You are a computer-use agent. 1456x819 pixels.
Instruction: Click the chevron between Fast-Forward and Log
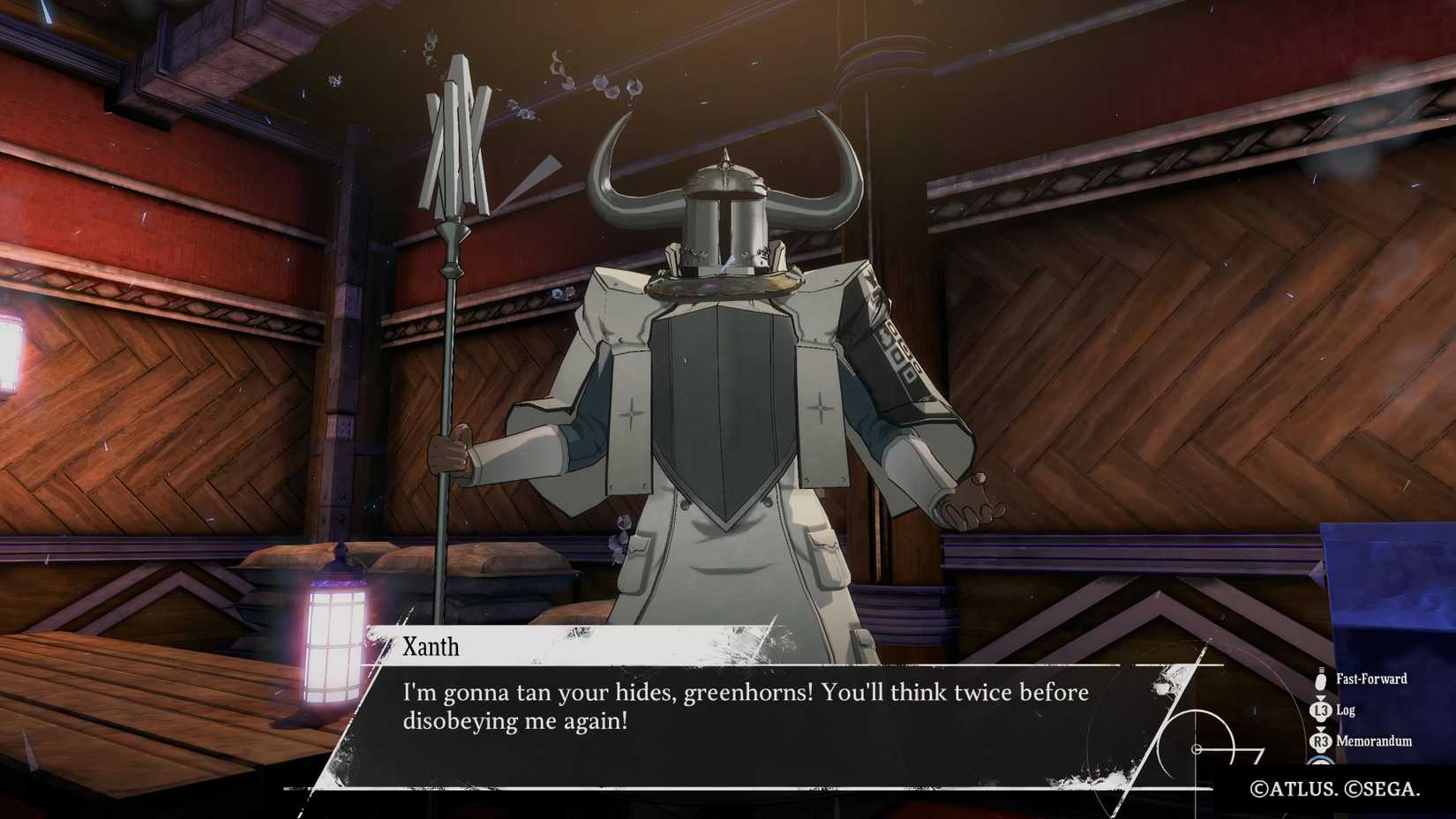click(x=1321, y=698)
